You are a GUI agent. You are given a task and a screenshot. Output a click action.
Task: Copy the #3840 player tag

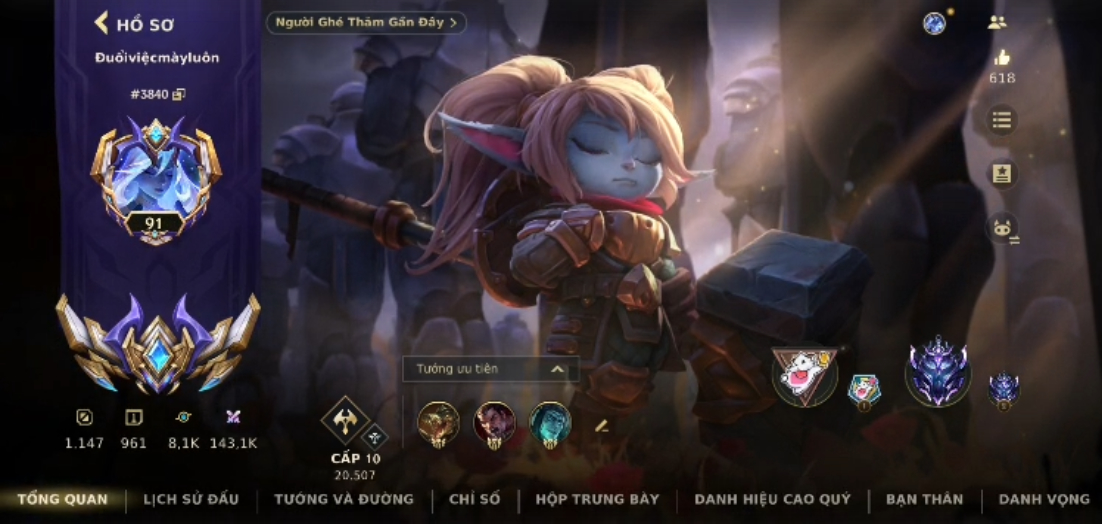pyautogui.click(x=179, y=94)
